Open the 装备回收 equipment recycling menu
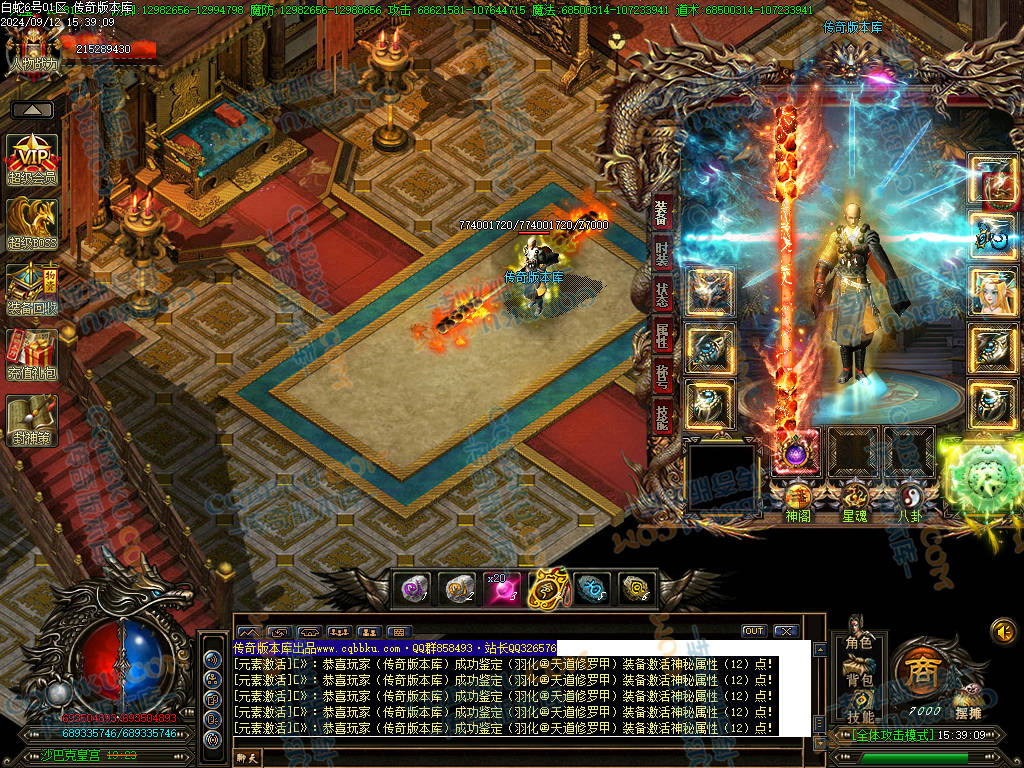This screenshot has height=768, width=1024. pos(32,289)
